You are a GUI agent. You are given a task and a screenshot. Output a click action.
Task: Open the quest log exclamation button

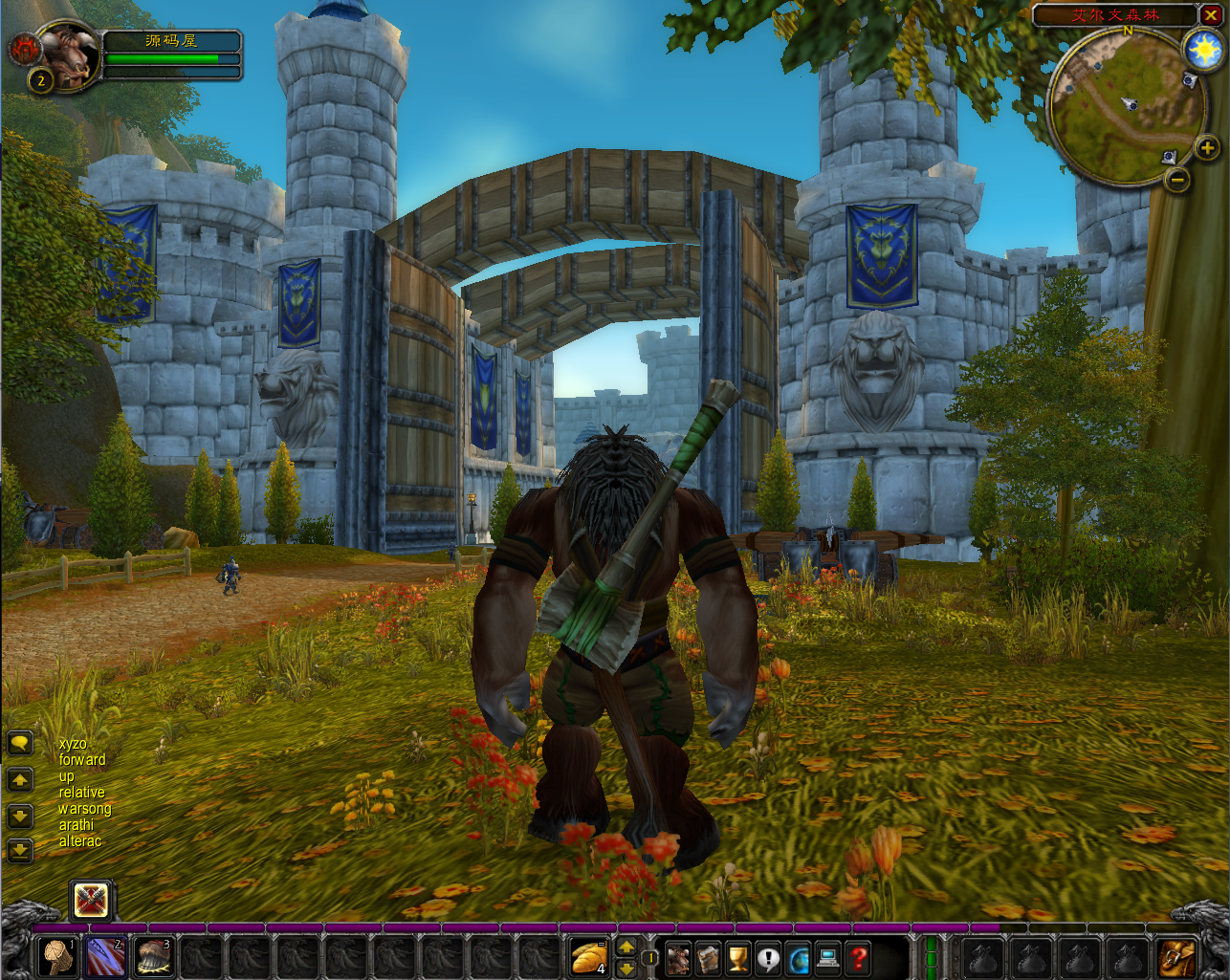(x=768, y=958)
